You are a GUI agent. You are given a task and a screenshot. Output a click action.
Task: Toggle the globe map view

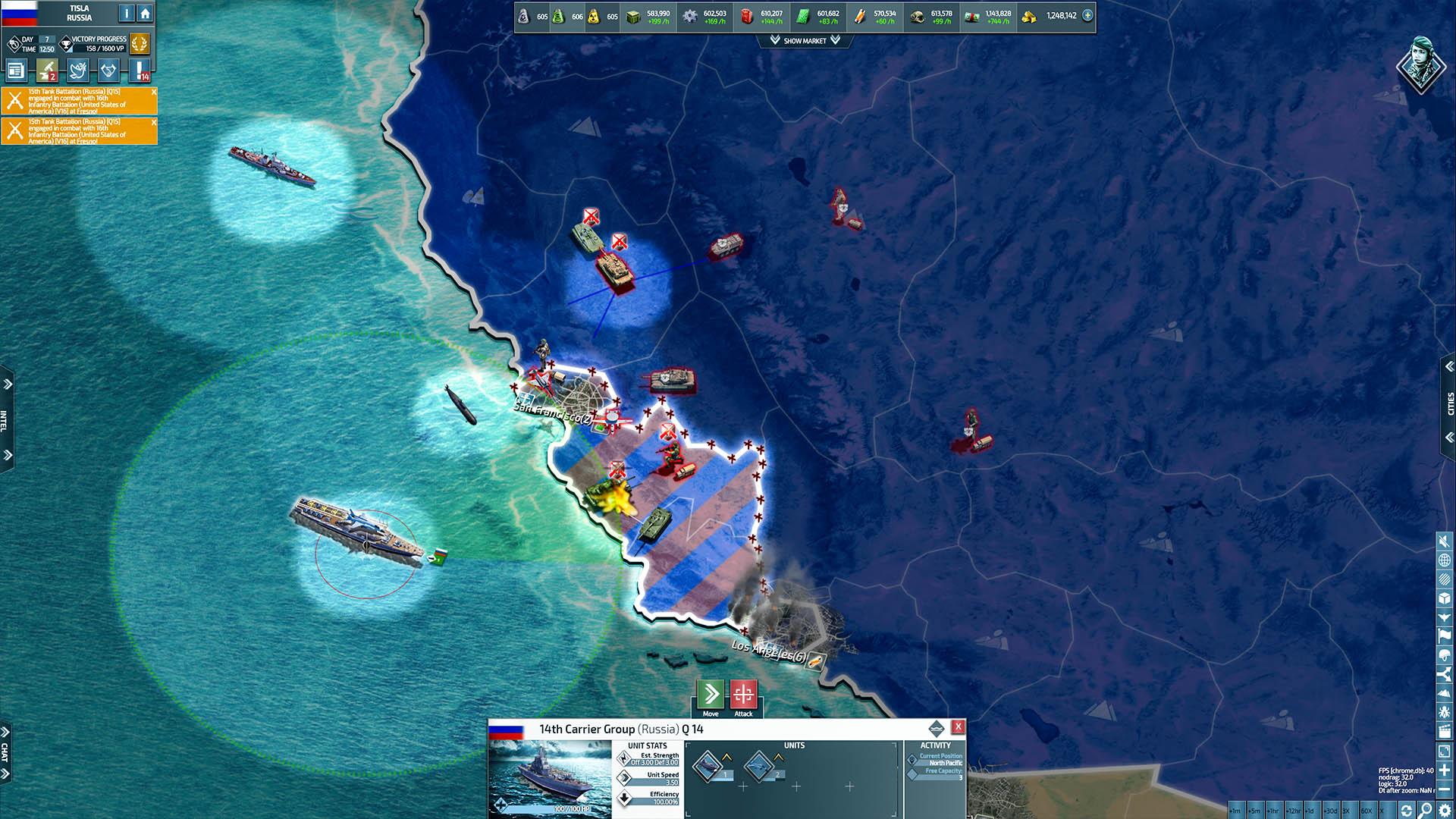click(x=1443, y=560)
